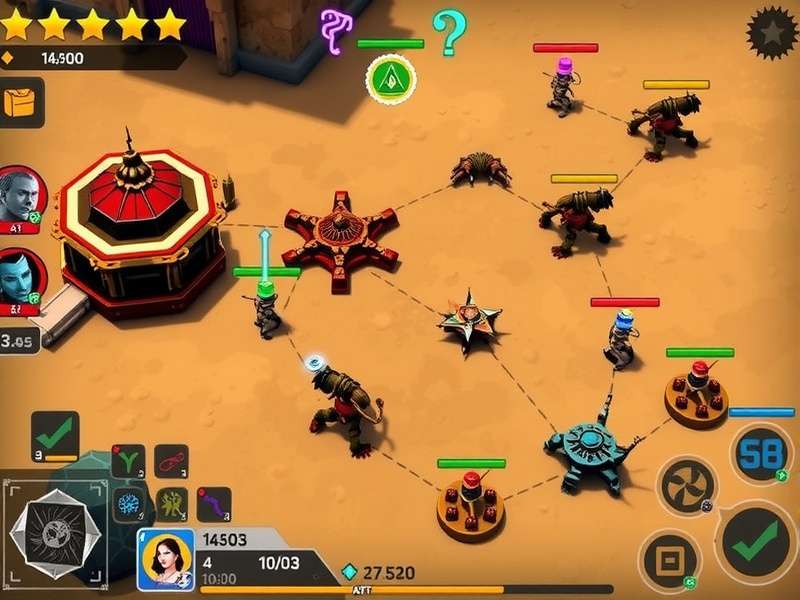
Task: Activate the red rope ability
Action: (x=171, y=461)
